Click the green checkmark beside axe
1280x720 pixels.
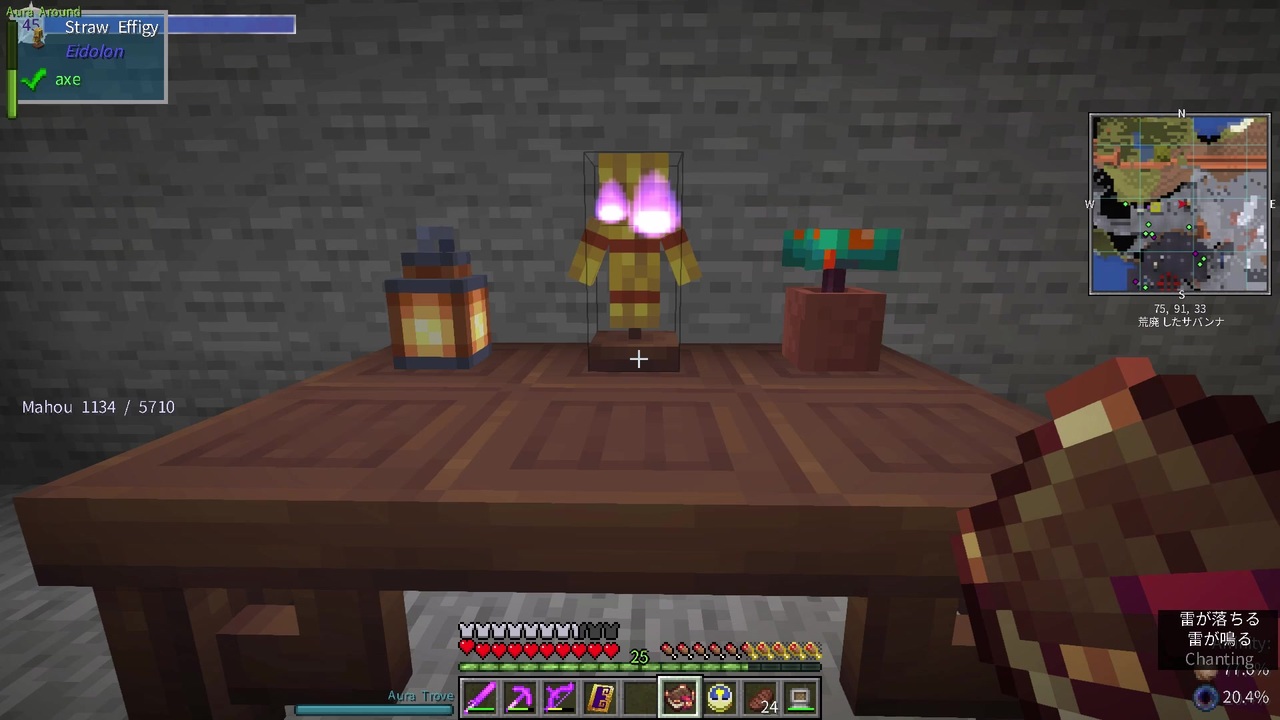click(x=34, y=79)
